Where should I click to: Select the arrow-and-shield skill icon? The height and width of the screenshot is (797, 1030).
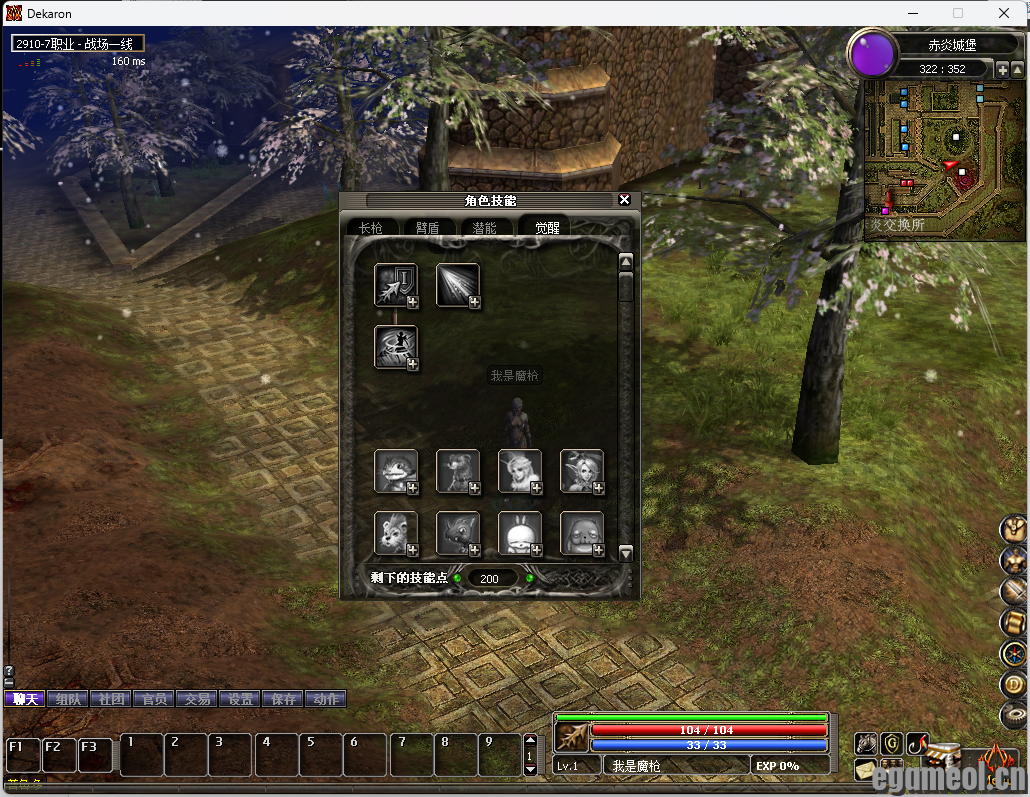pos(394,284)
